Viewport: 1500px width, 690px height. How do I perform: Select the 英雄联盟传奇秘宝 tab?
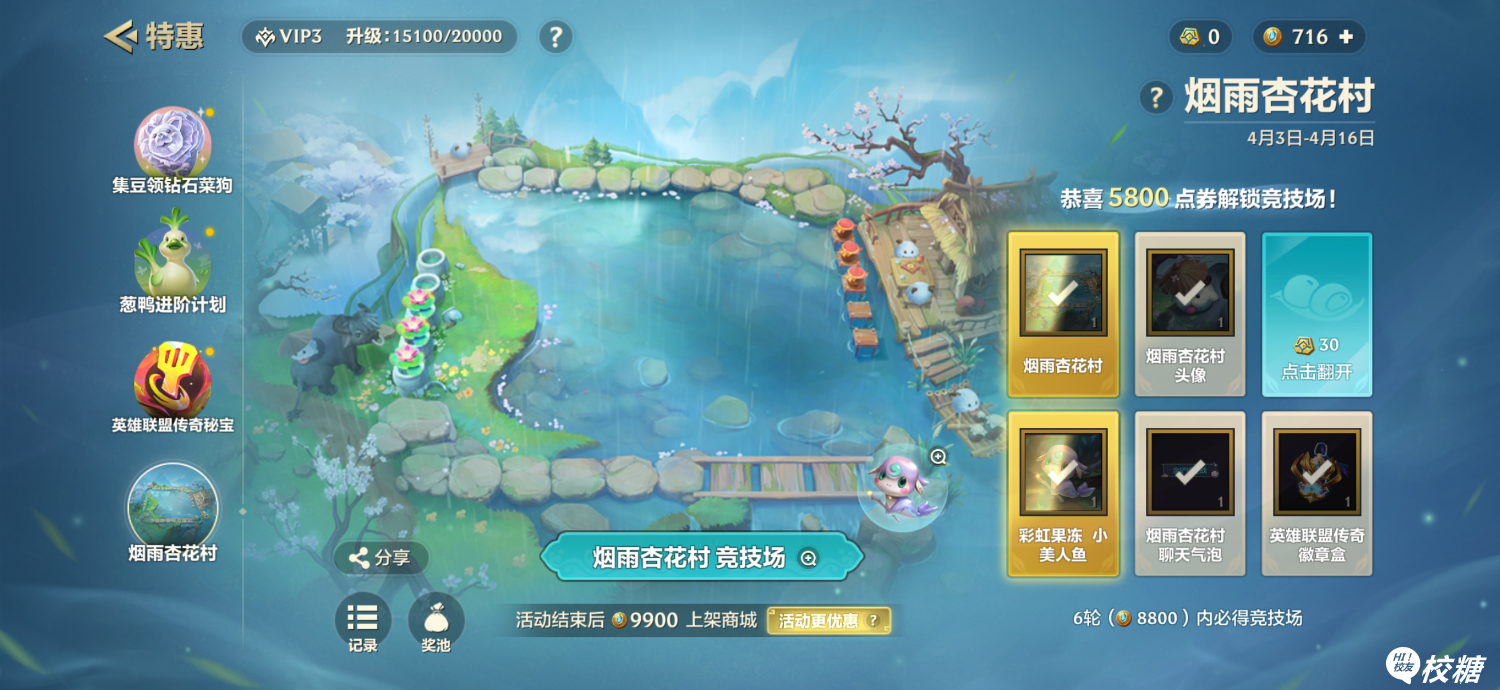[172, 387]
